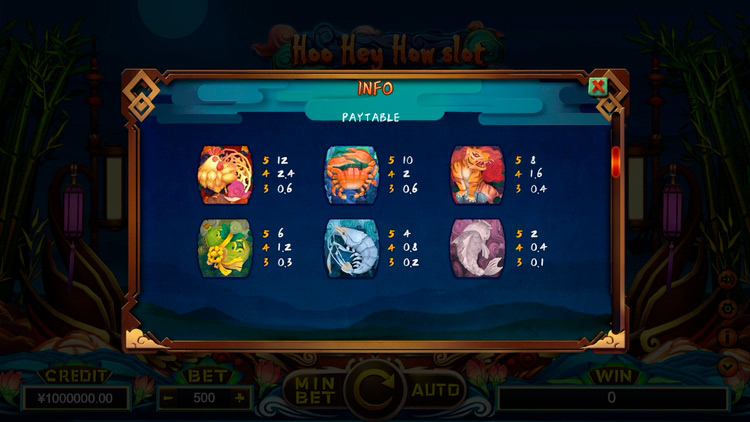Collapse the side menu with the down arrow
Viewport: 750px width, 422px height.
pyautogui.click(x=728, y=366)
